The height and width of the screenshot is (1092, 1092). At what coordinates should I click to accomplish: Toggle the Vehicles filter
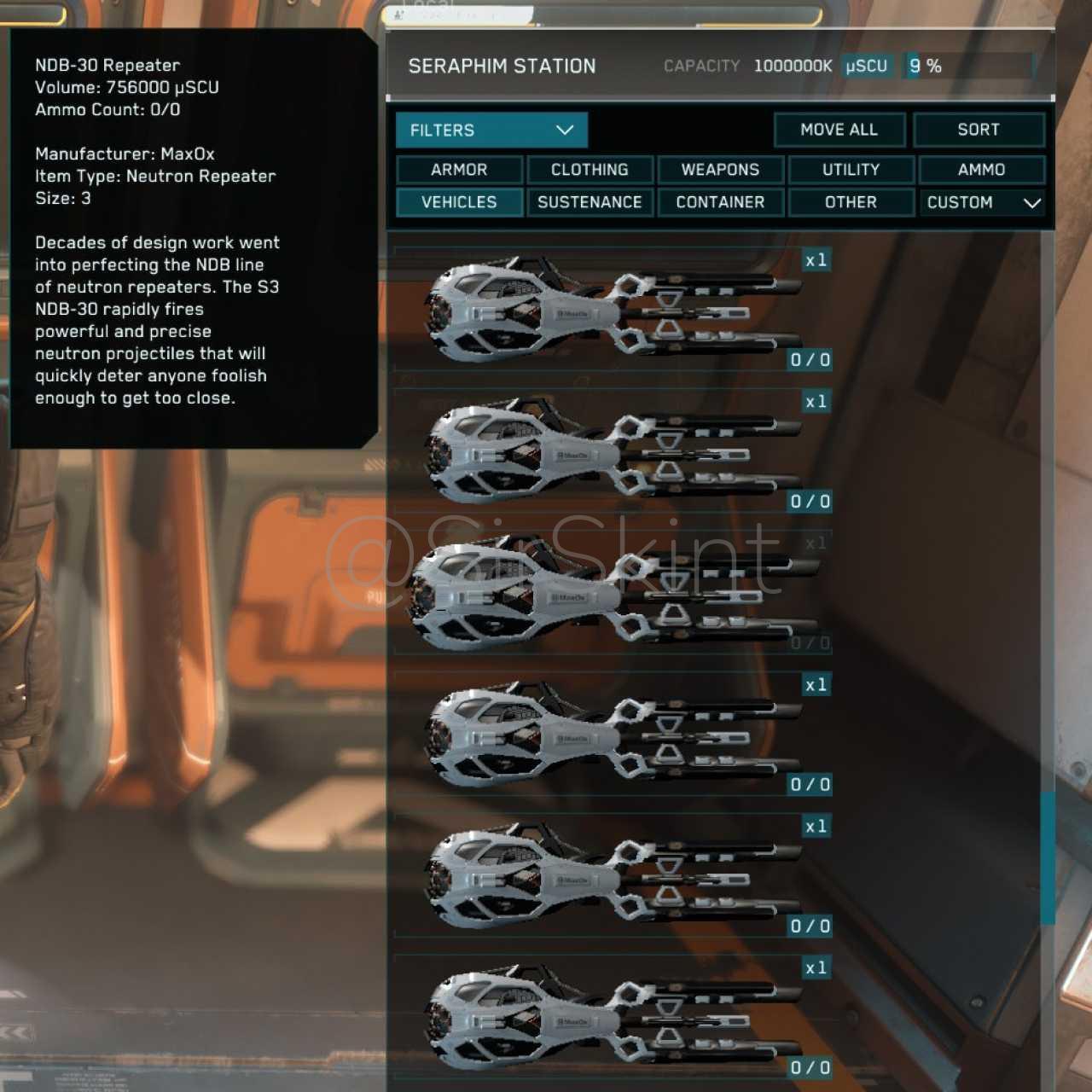[459, 202]
